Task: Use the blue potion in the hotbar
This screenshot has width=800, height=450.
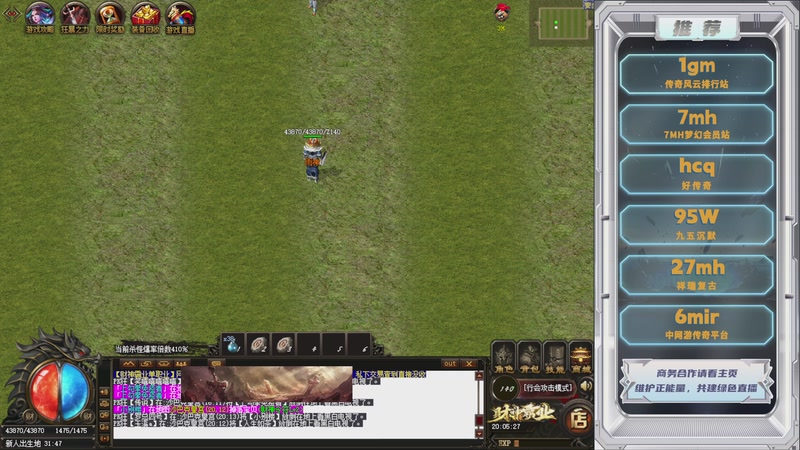Action: tap(232, 345)
